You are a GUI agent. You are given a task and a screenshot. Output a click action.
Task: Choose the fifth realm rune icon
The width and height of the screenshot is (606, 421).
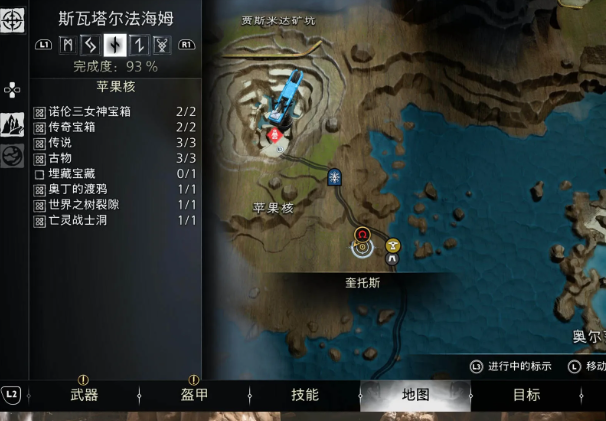tap(161, 44)
